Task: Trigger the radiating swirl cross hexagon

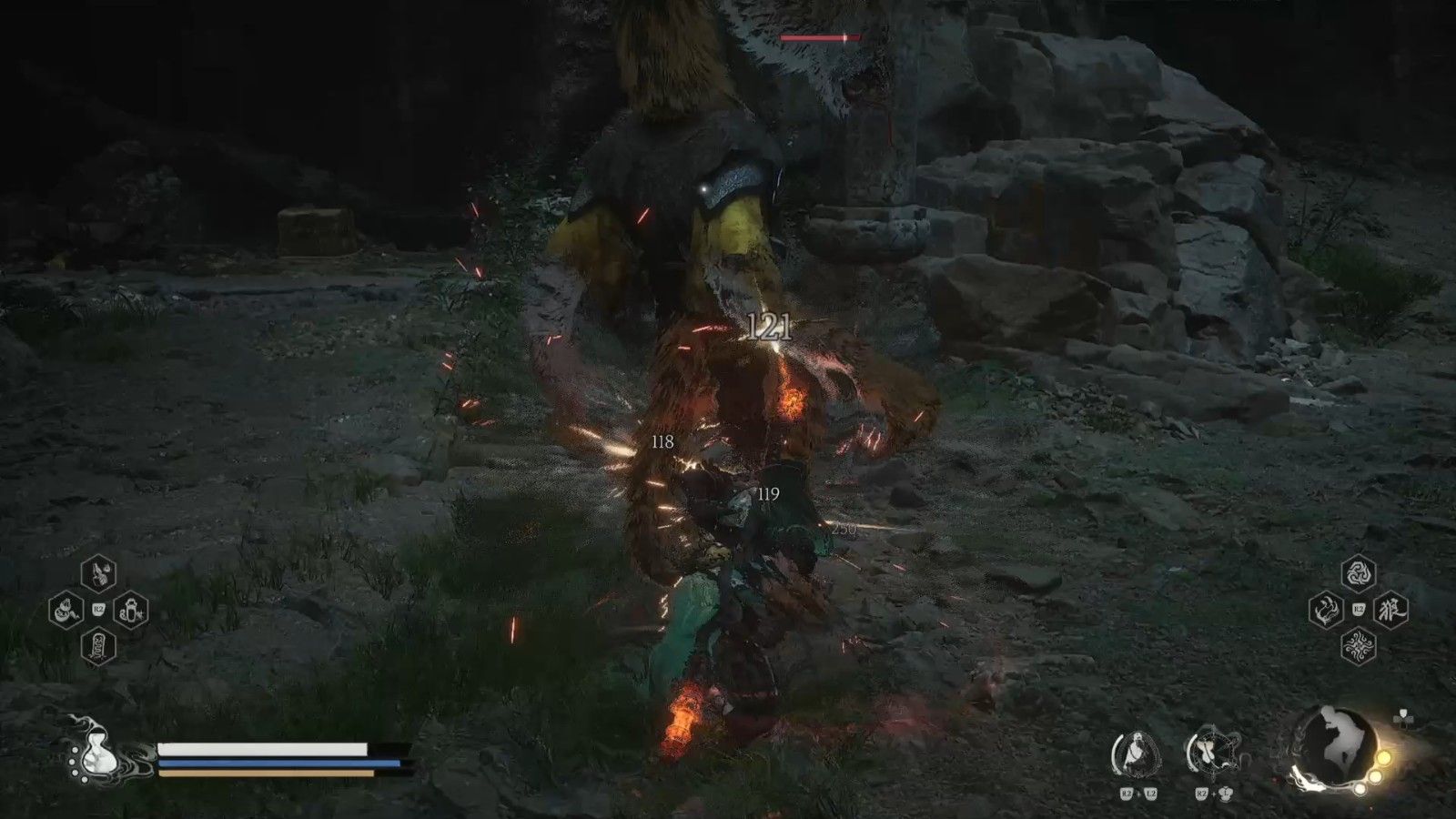Action: (1358, 646)
